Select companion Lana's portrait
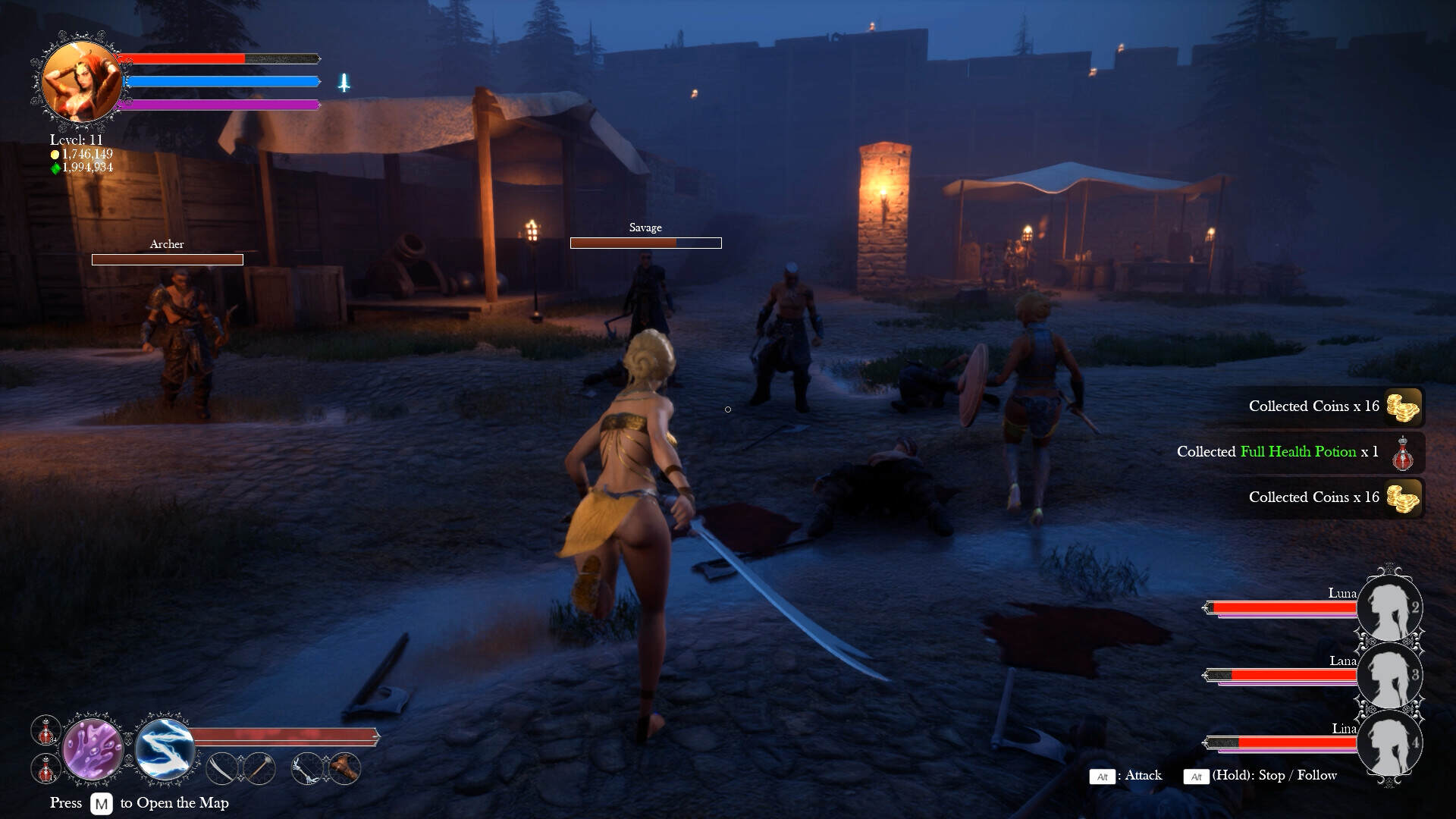 pos(1389,675)
